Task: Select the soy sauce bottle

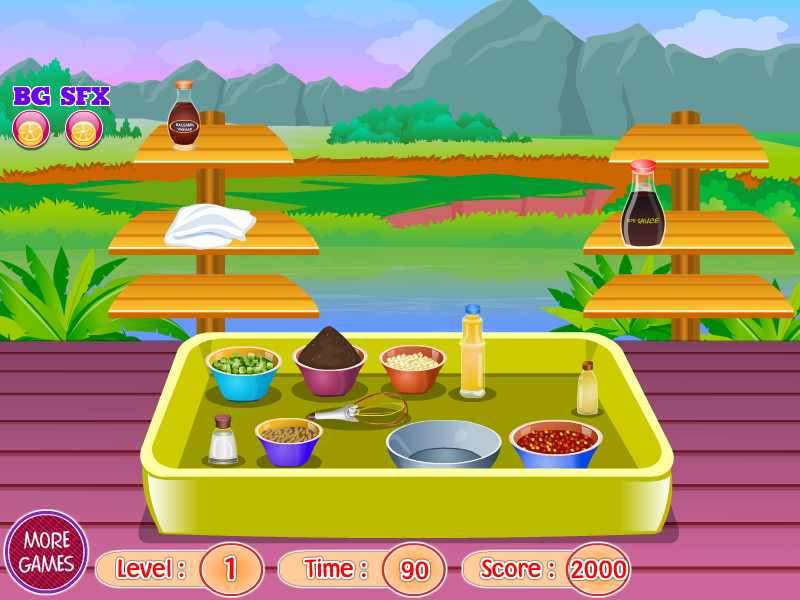Action: (x=642, y=207)
